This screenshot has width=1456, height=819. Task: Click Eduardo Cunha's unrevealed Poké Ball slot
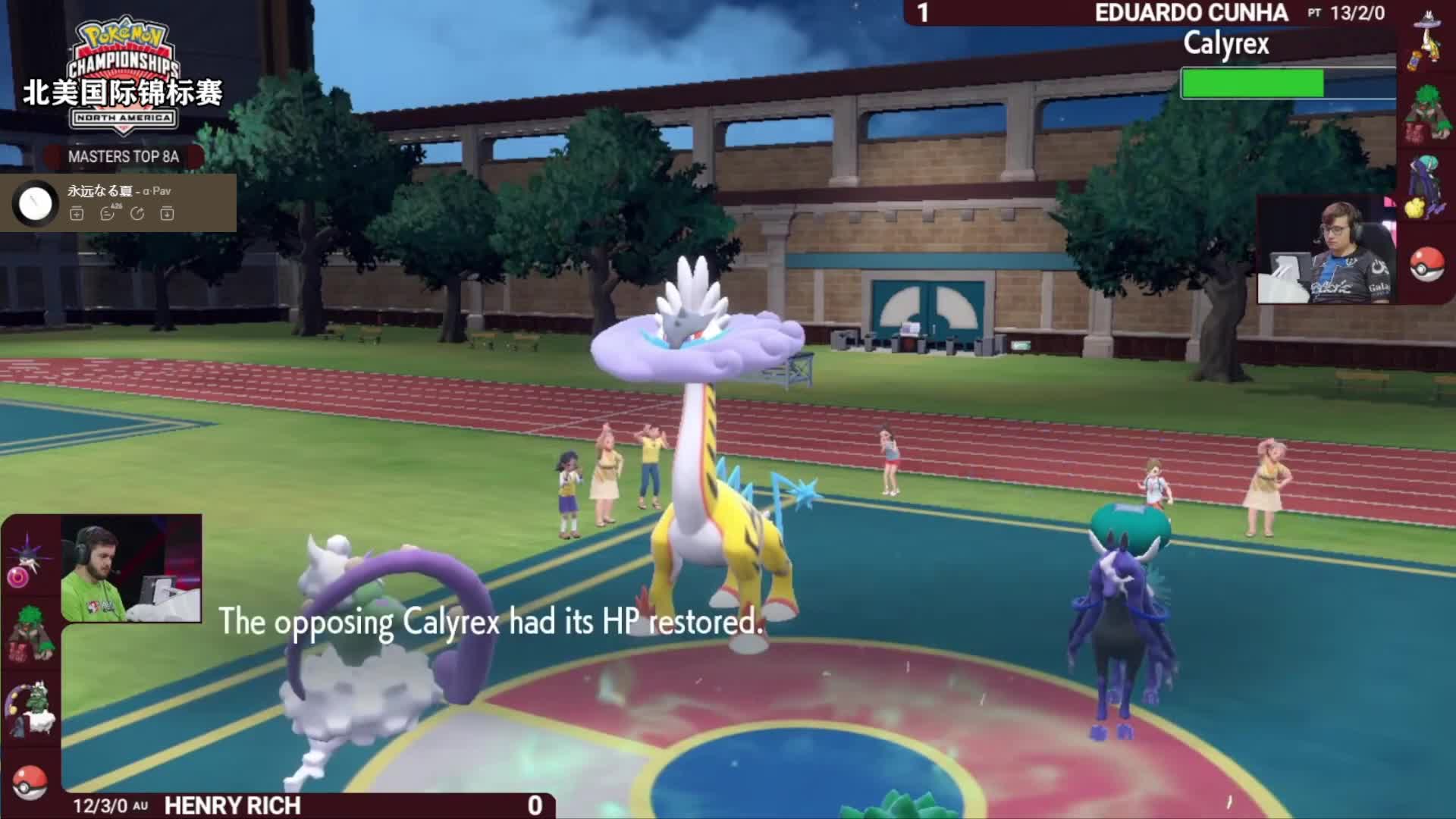[x=1427, y=264]
